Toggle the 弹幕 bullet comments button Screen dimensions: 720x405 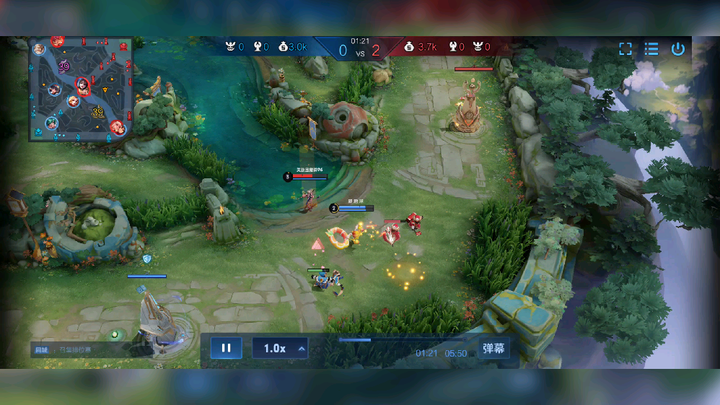point(494,348)
